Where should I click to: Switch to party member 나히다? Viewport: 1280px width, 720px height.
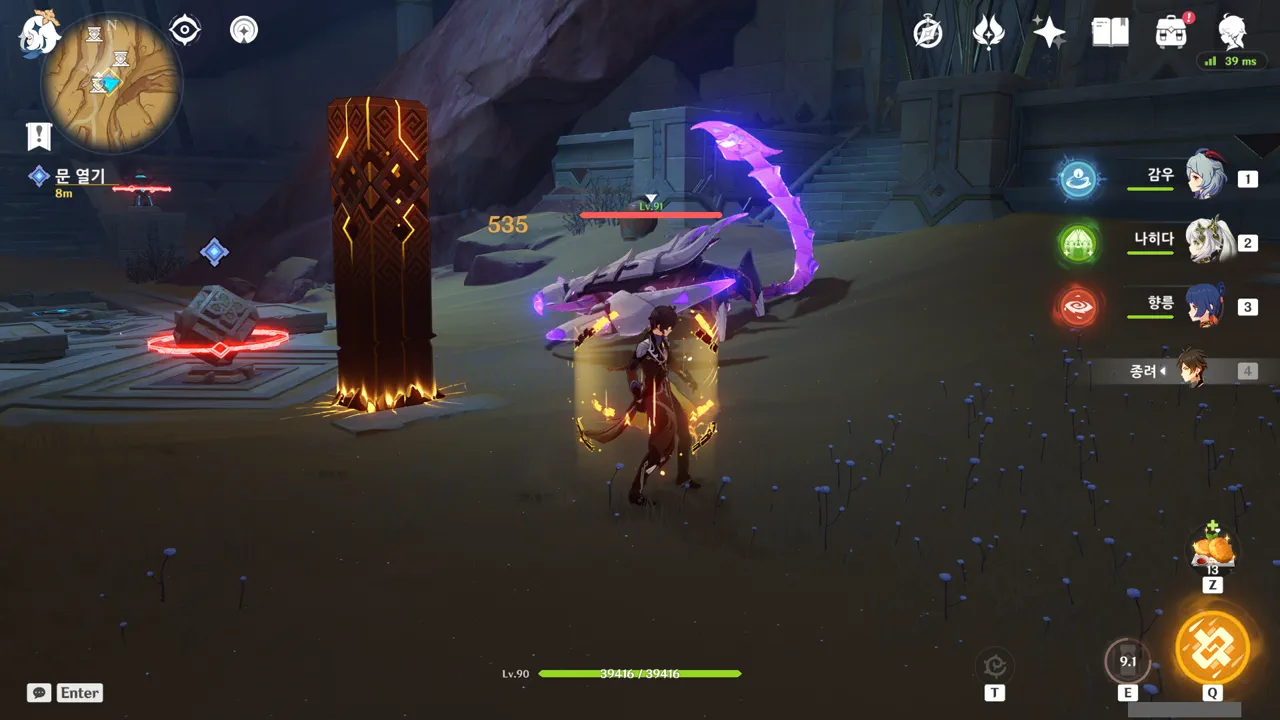coord(1205,242)
